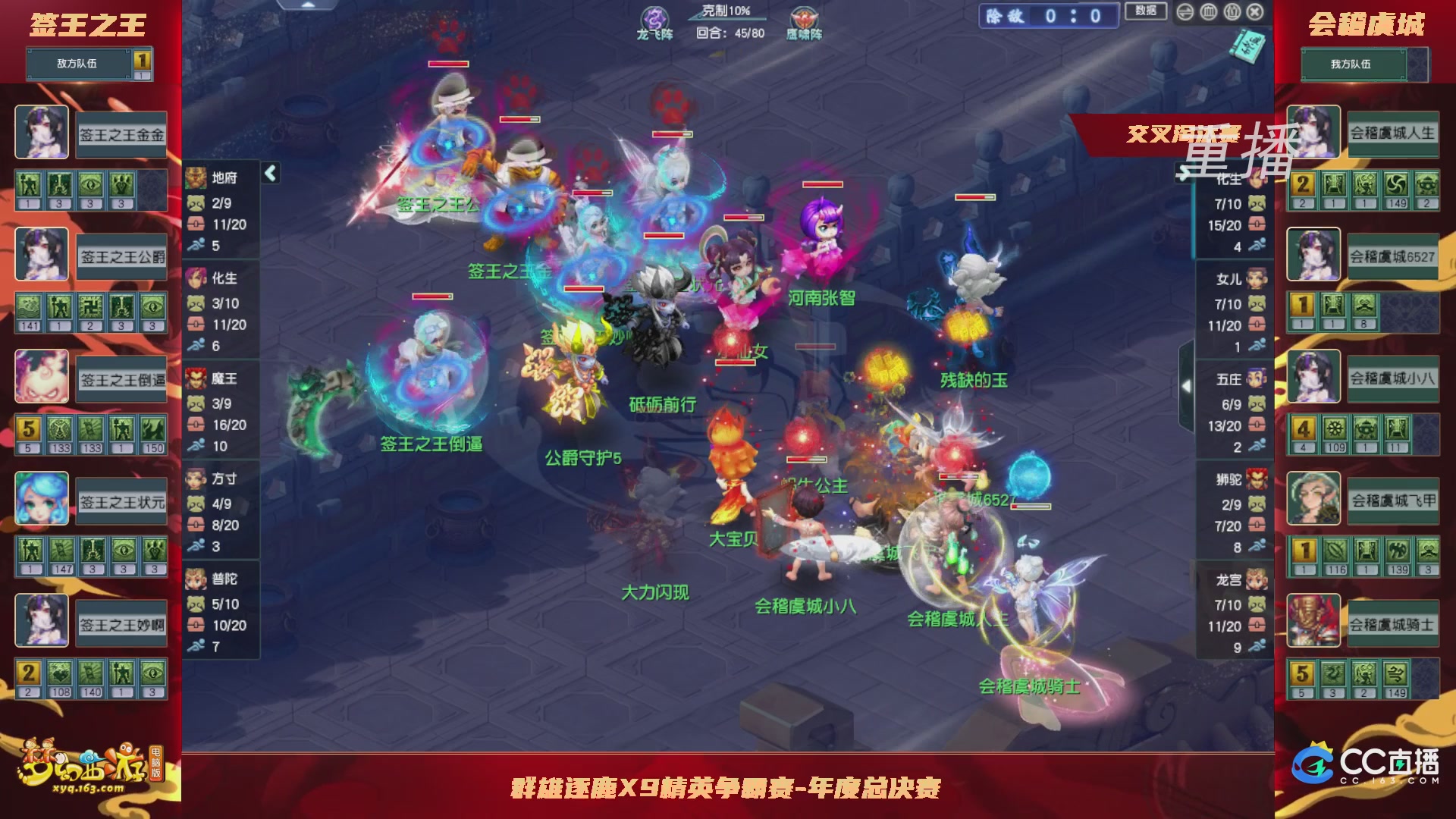
Task: Click the 仙 circular icon in top toolbar
Action: (1230, 12)
